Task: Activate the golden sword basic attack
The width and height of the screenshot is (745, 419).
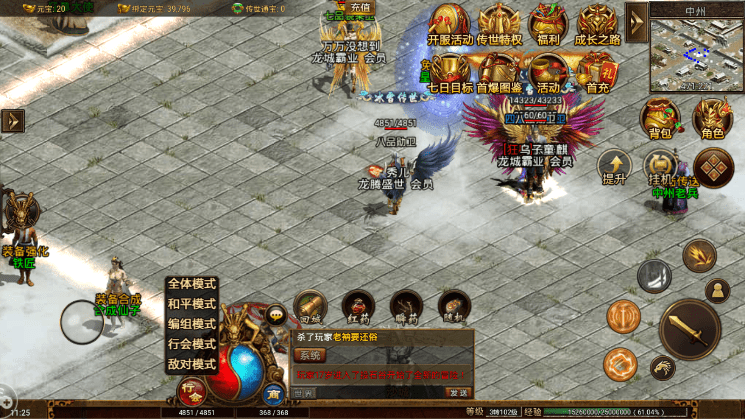Action: (x=690, y=329)
